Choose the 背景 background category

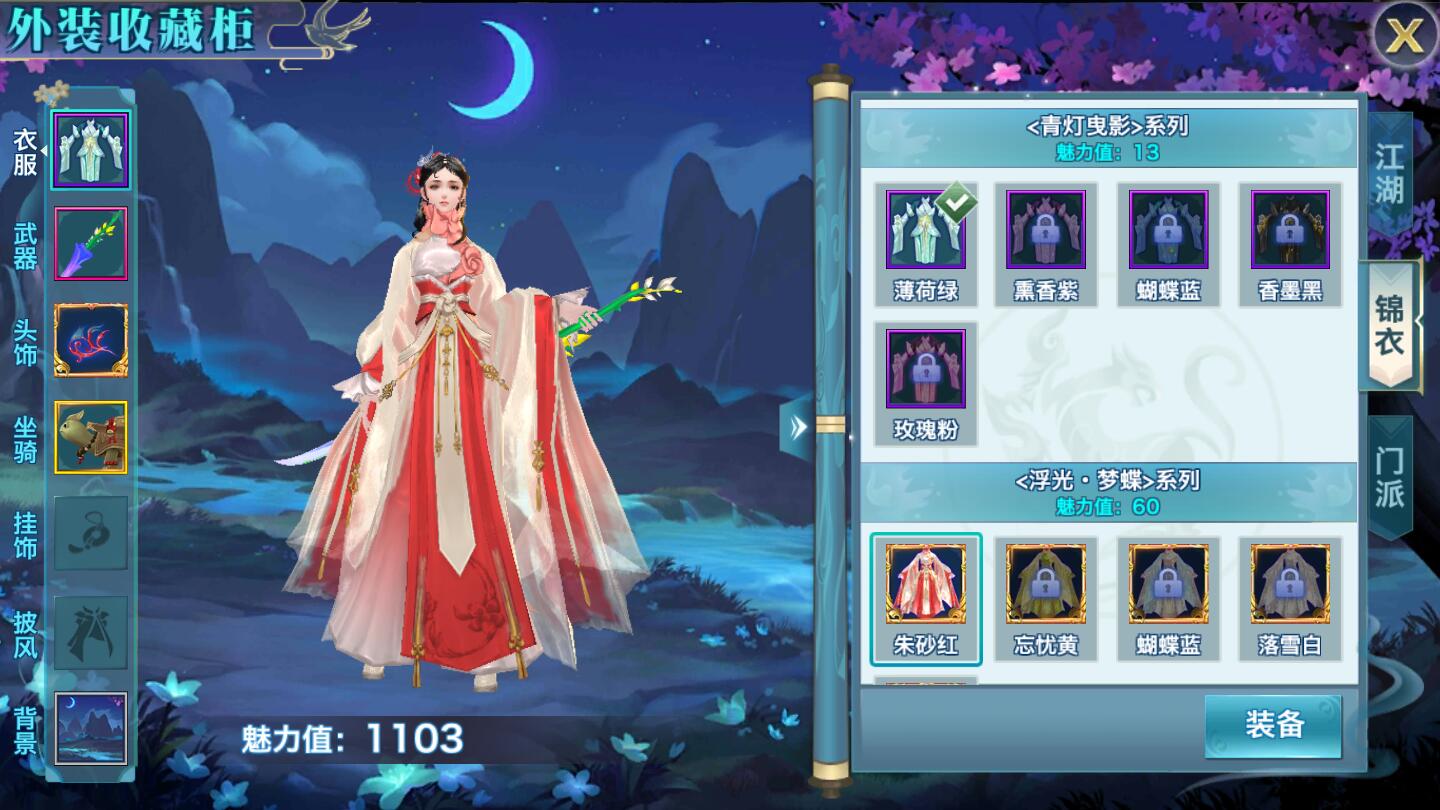91,728
